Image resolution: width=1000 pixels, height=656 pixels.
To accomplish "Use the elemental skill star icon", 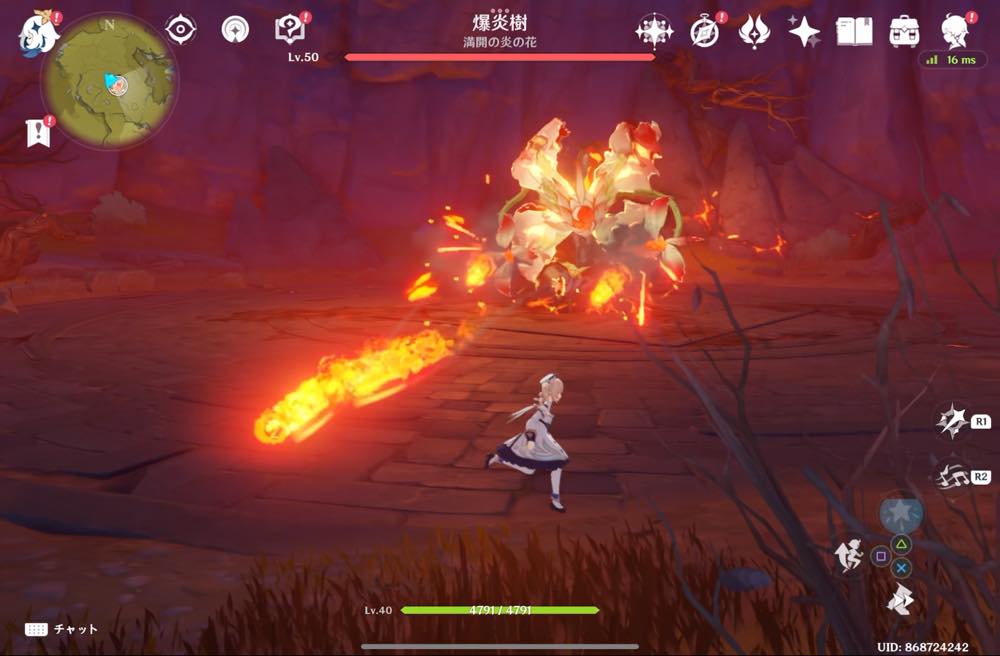I will pyautogui.click(x=951, y=421).
